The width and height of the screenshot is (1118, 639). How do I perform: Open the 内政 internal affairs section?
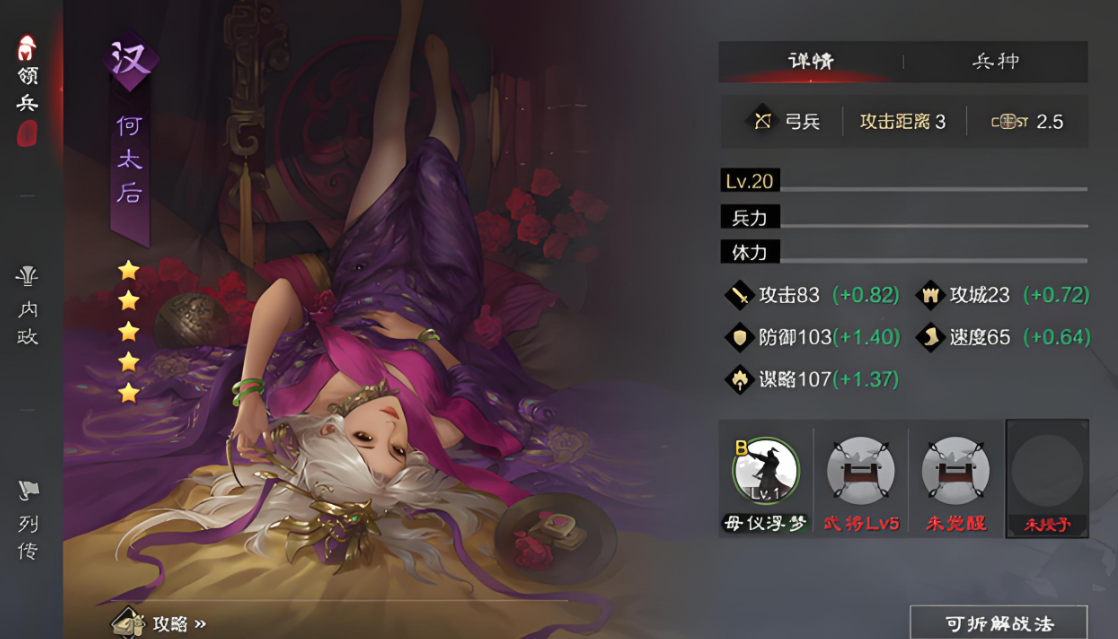(27, 308)
